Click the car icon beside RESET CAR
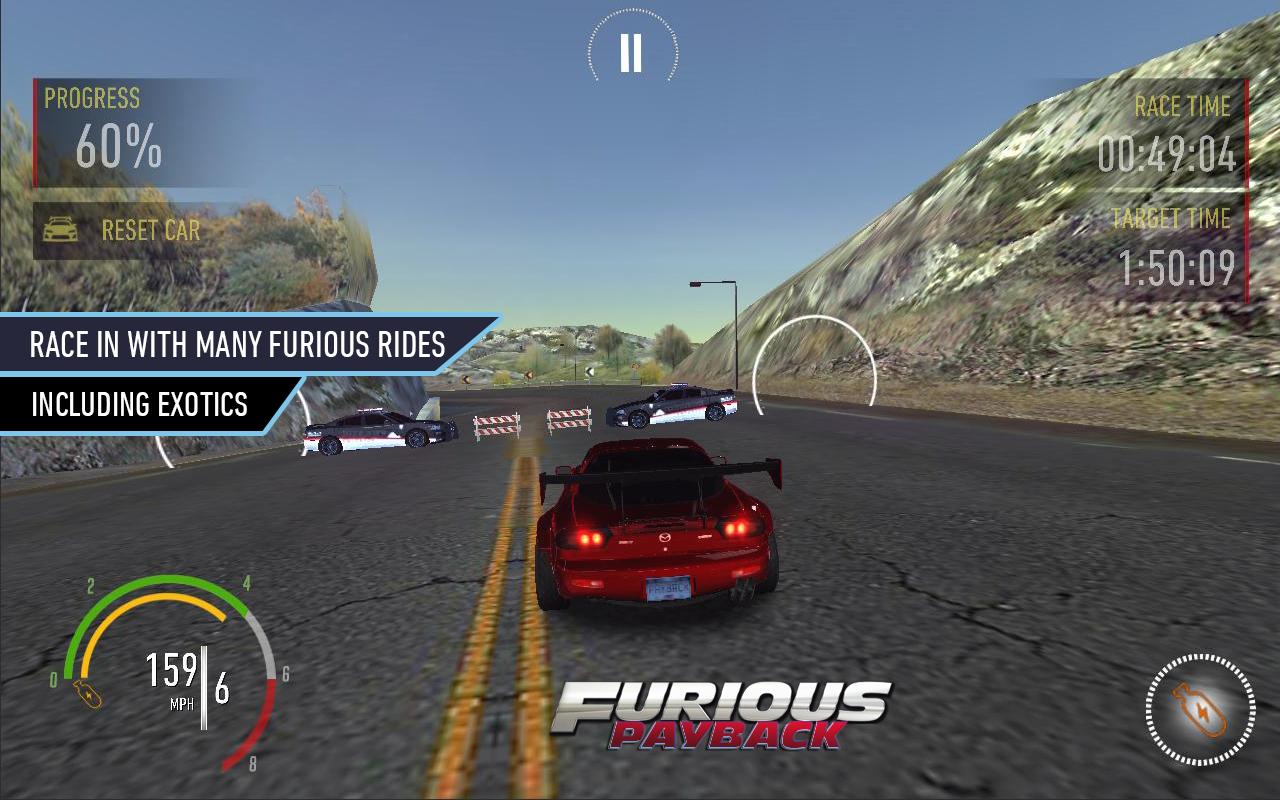This screenshot has height=800, width=1280. (x=62, y=229)
